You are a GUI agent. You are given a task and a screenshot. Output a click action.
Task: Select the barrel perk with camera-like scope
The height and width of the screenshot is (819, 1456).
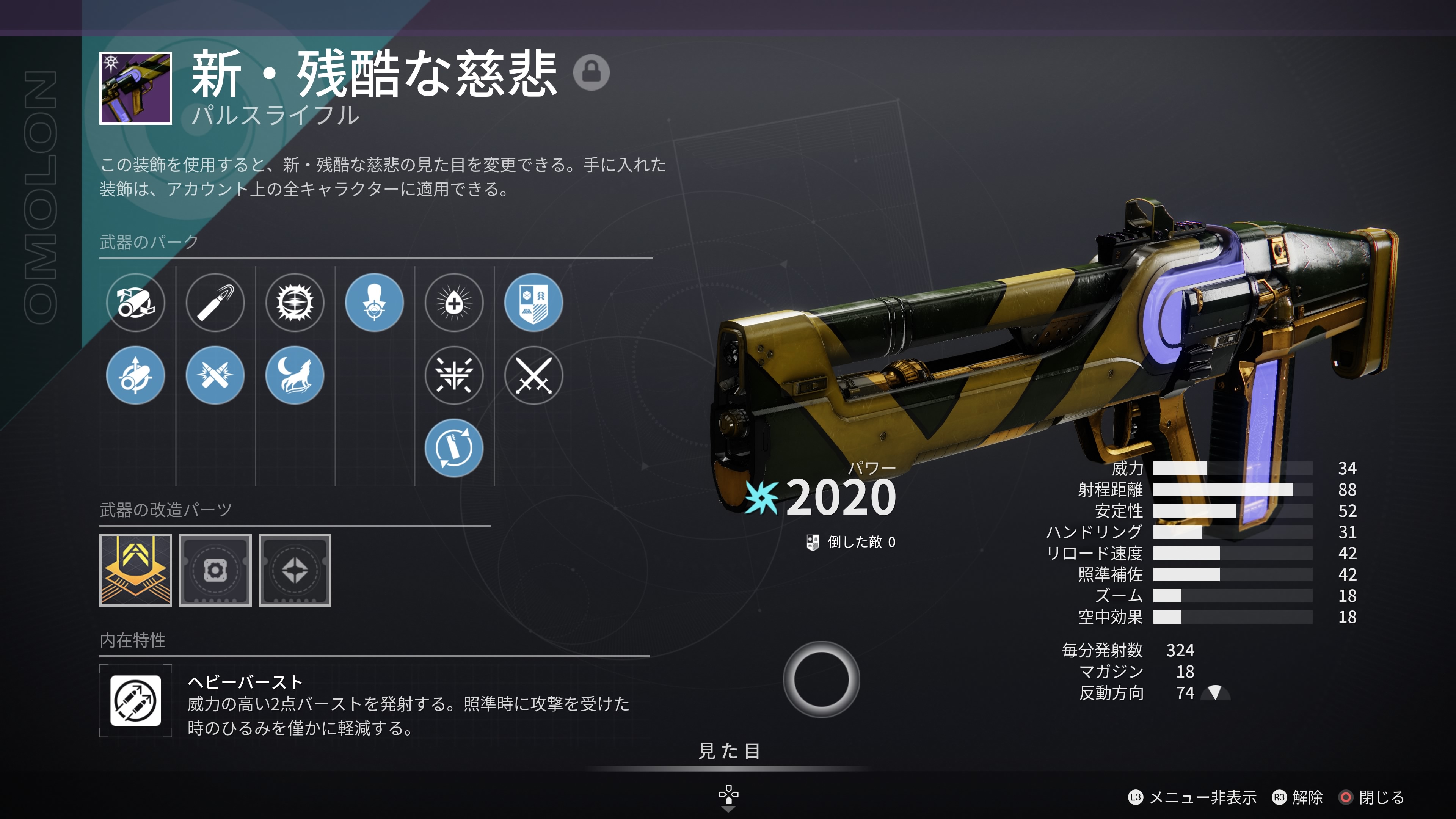tap(136, 303)
